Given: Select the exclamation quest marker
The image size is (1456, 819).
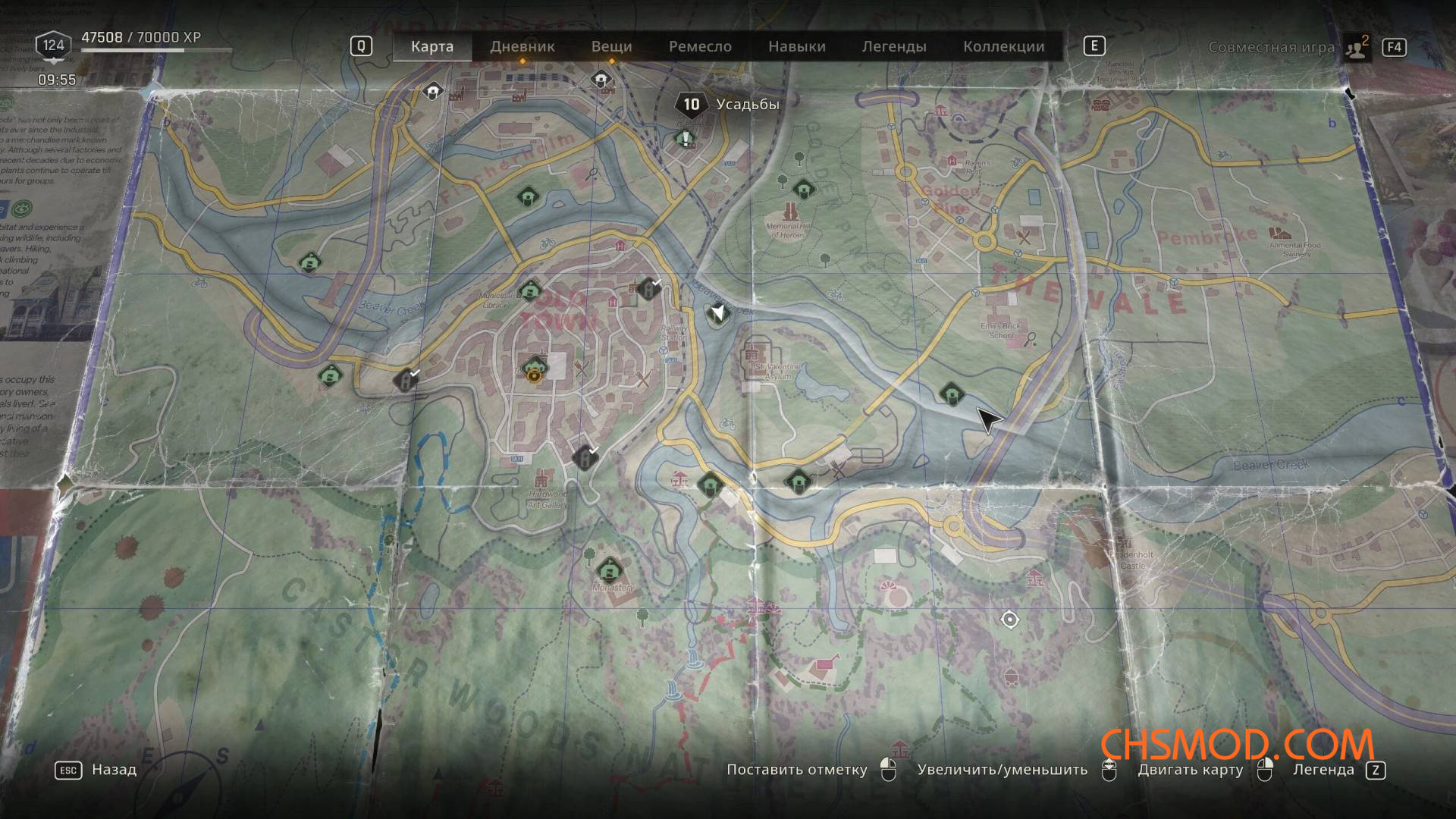Looking at the screenshot, I should [x=686, y=139].
